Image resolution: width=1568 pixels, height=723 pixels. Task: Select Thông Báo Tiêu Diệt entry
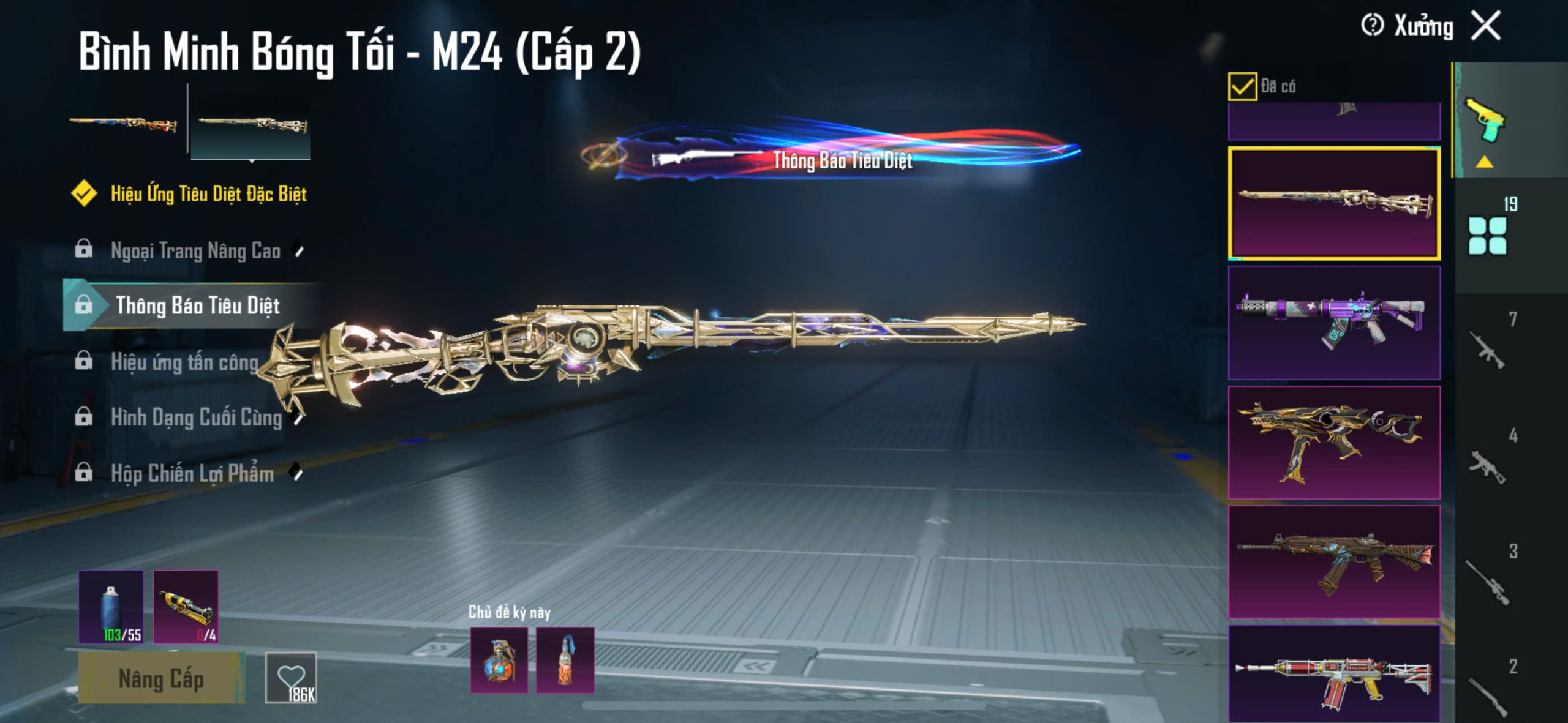(197, 305)
